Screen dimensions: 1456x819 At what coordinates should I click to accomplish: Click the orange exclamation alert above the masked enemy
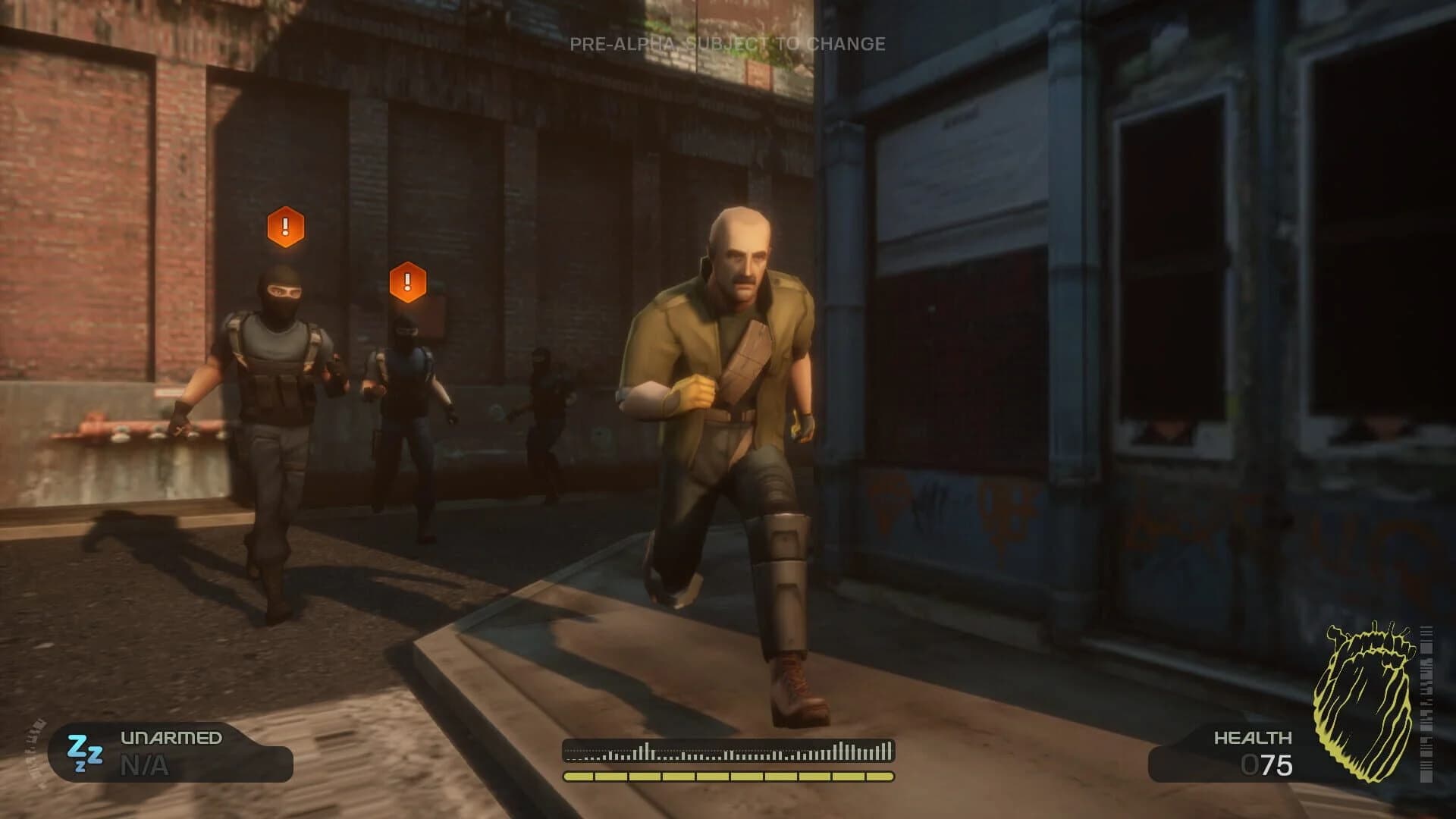pyautogui.click(x=284, y=226)
